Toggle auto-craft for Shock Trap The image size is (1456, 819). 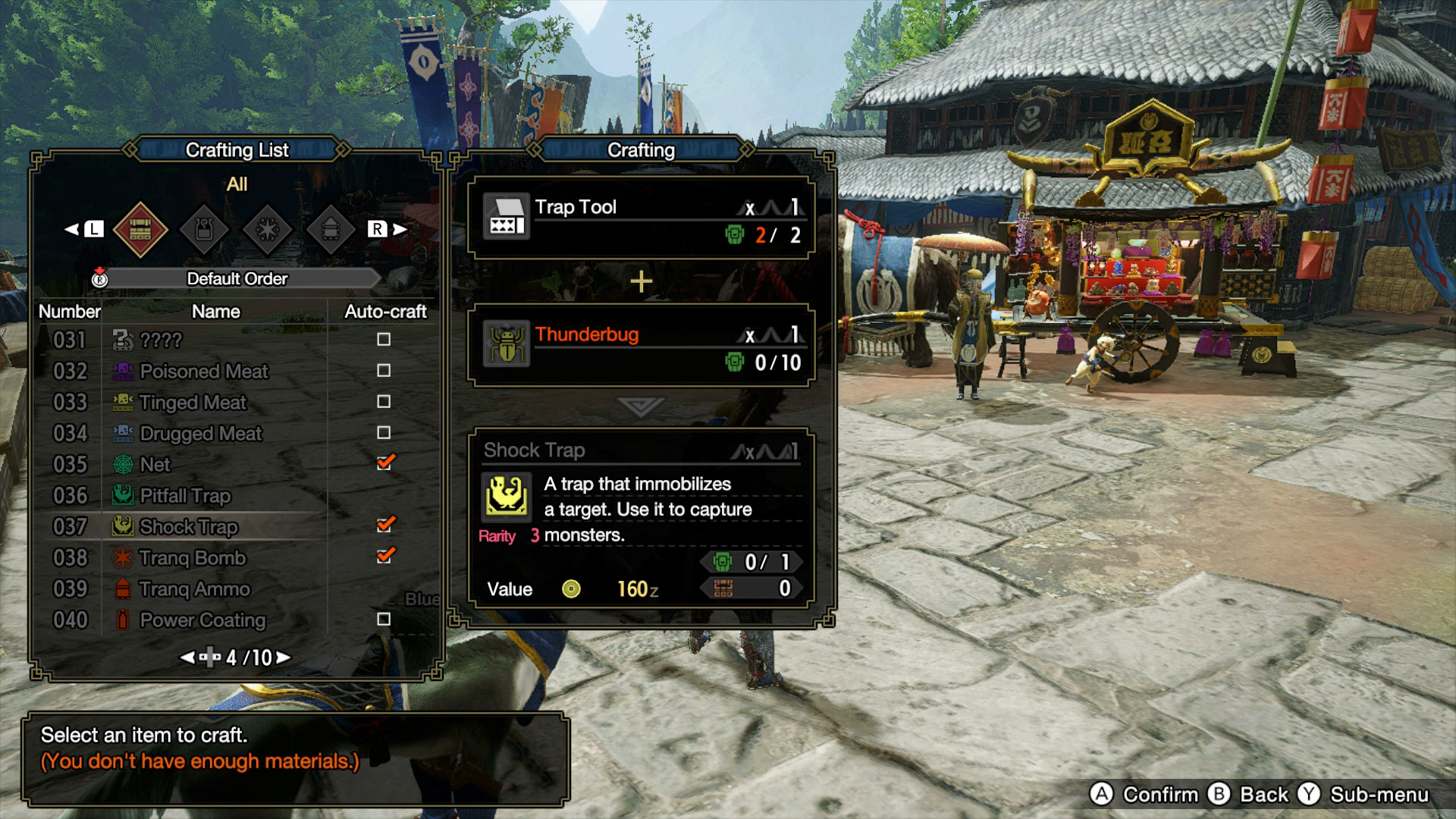384,524
